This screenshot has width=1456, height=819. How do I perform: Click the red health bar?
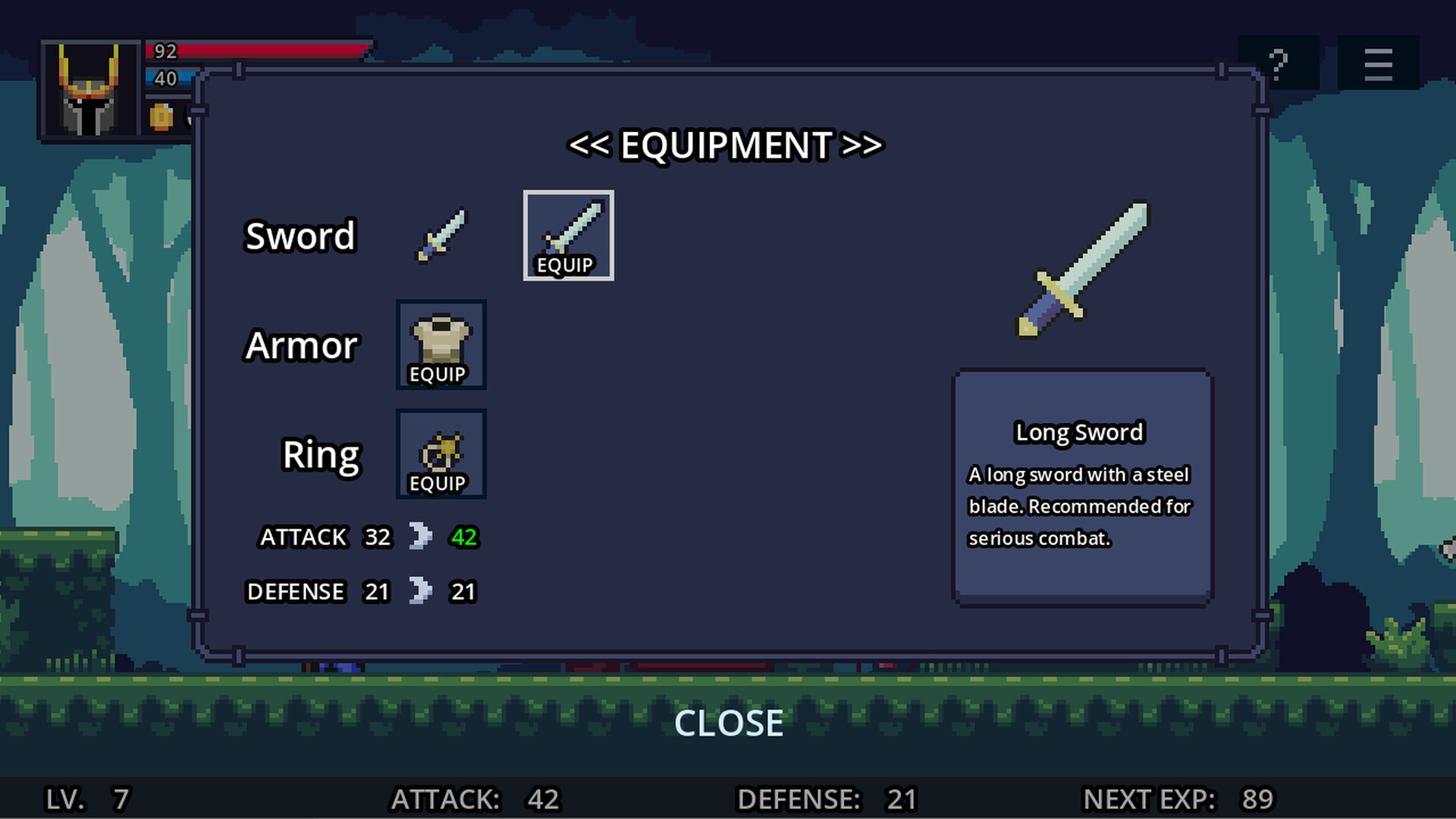[258, 52]
